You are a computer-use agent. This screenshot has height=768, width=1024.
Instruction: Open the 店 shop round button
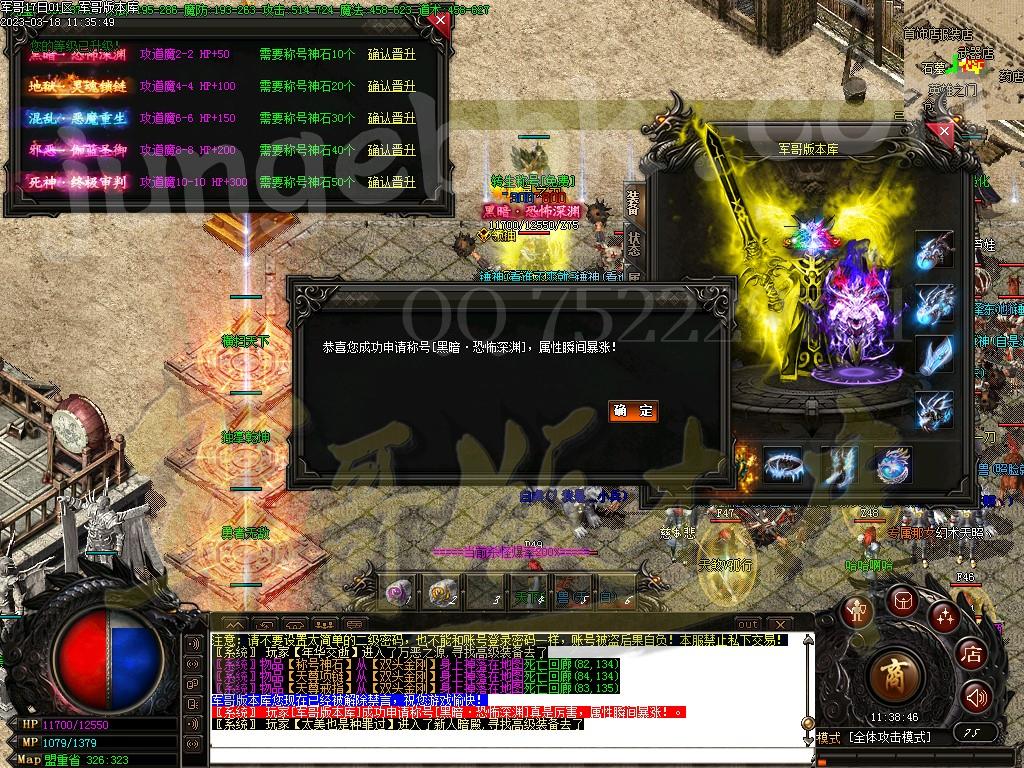971,655
